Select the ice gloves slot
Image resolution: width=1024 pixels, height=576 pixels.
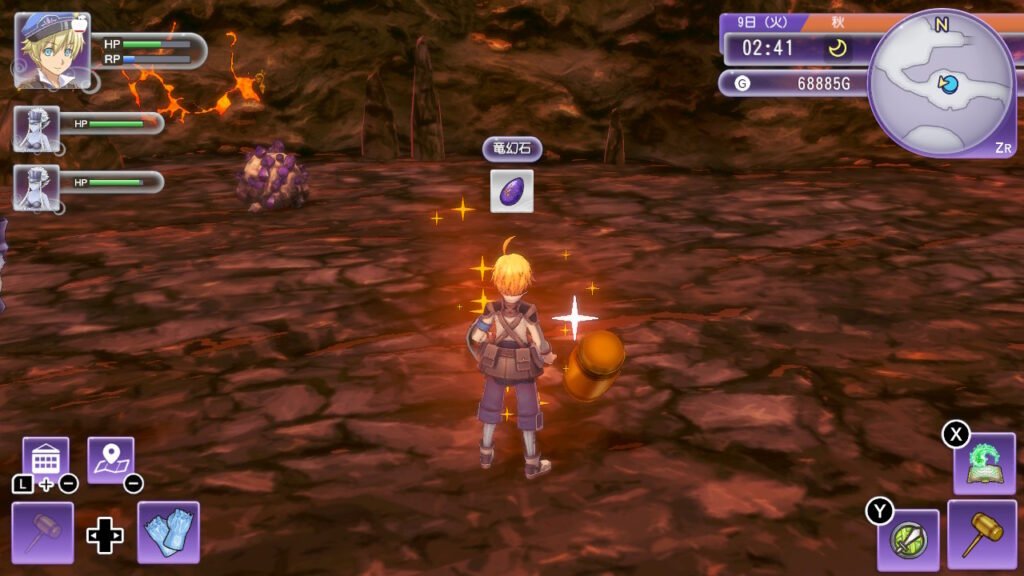click(168, 532)
